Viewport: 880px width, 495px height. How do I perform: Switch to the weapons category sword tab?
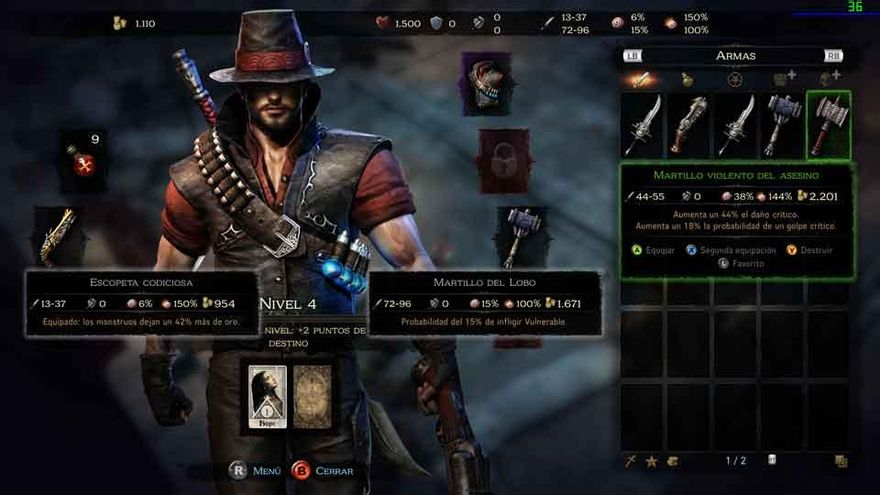click(643, 79)
